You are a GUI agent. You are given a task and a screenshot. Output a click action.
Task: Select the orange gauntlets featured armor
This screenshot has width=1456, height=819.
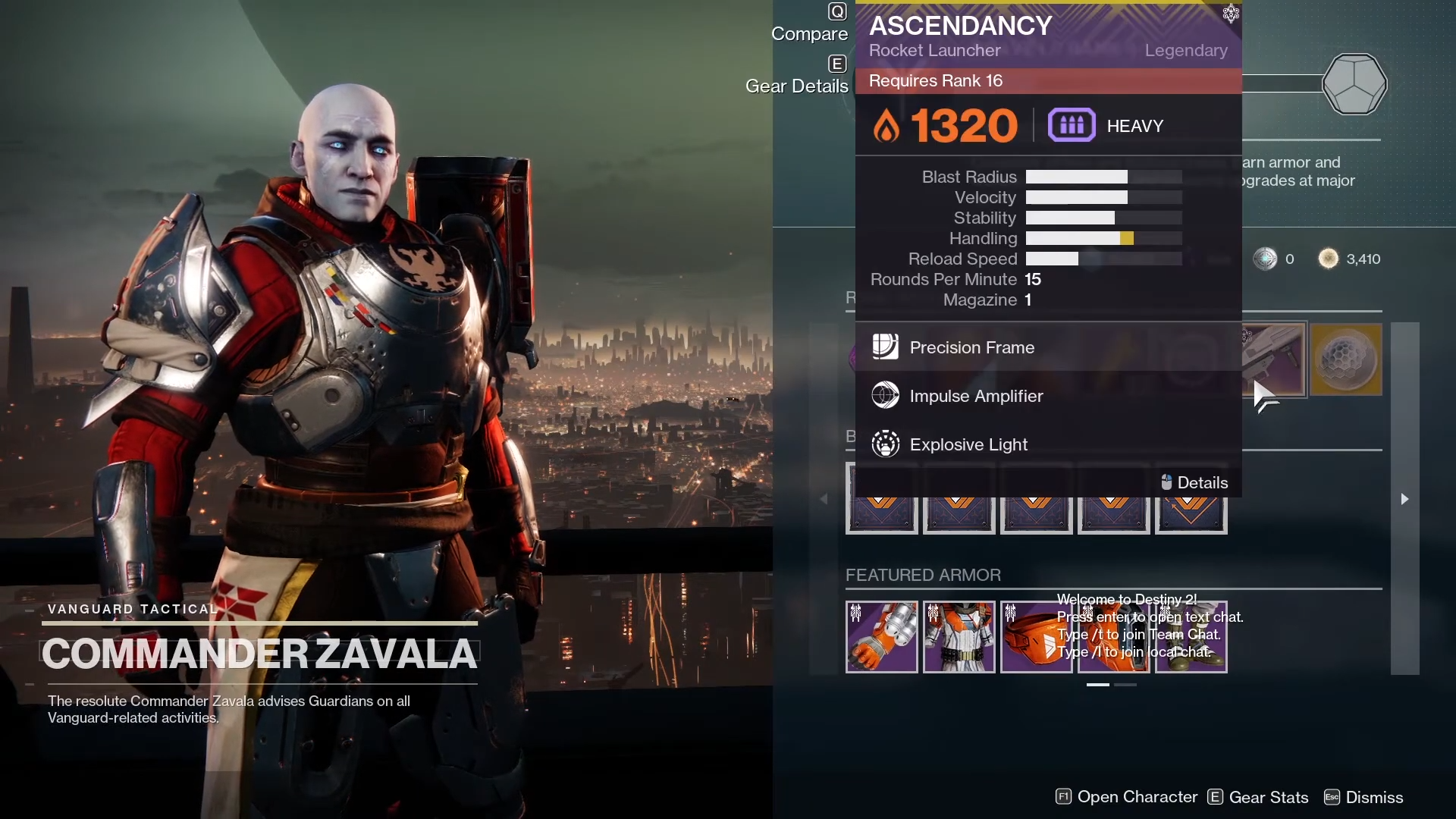882,637
